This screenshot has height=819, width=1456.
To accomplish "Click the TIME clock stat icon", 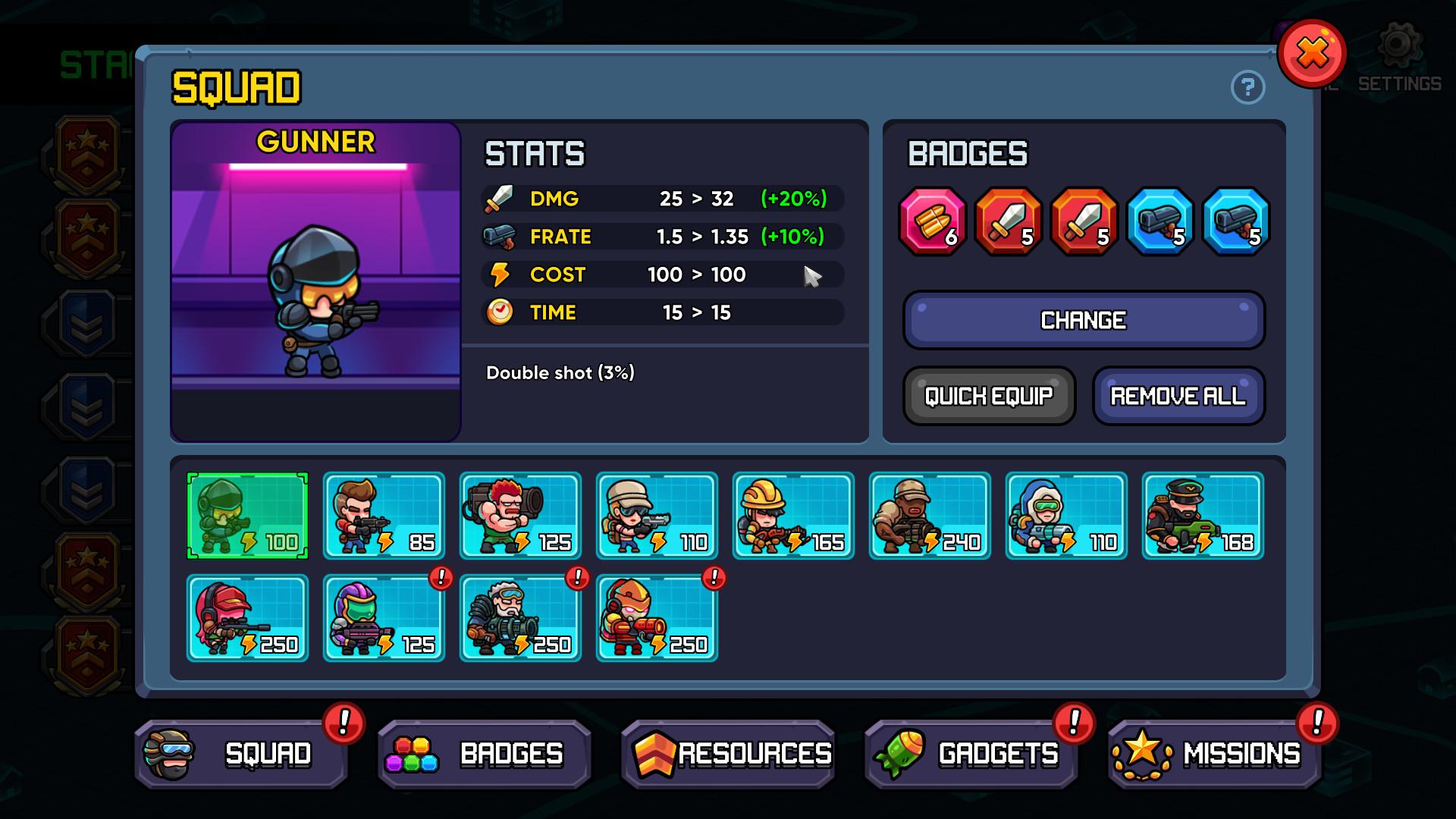I will (501, 312).
